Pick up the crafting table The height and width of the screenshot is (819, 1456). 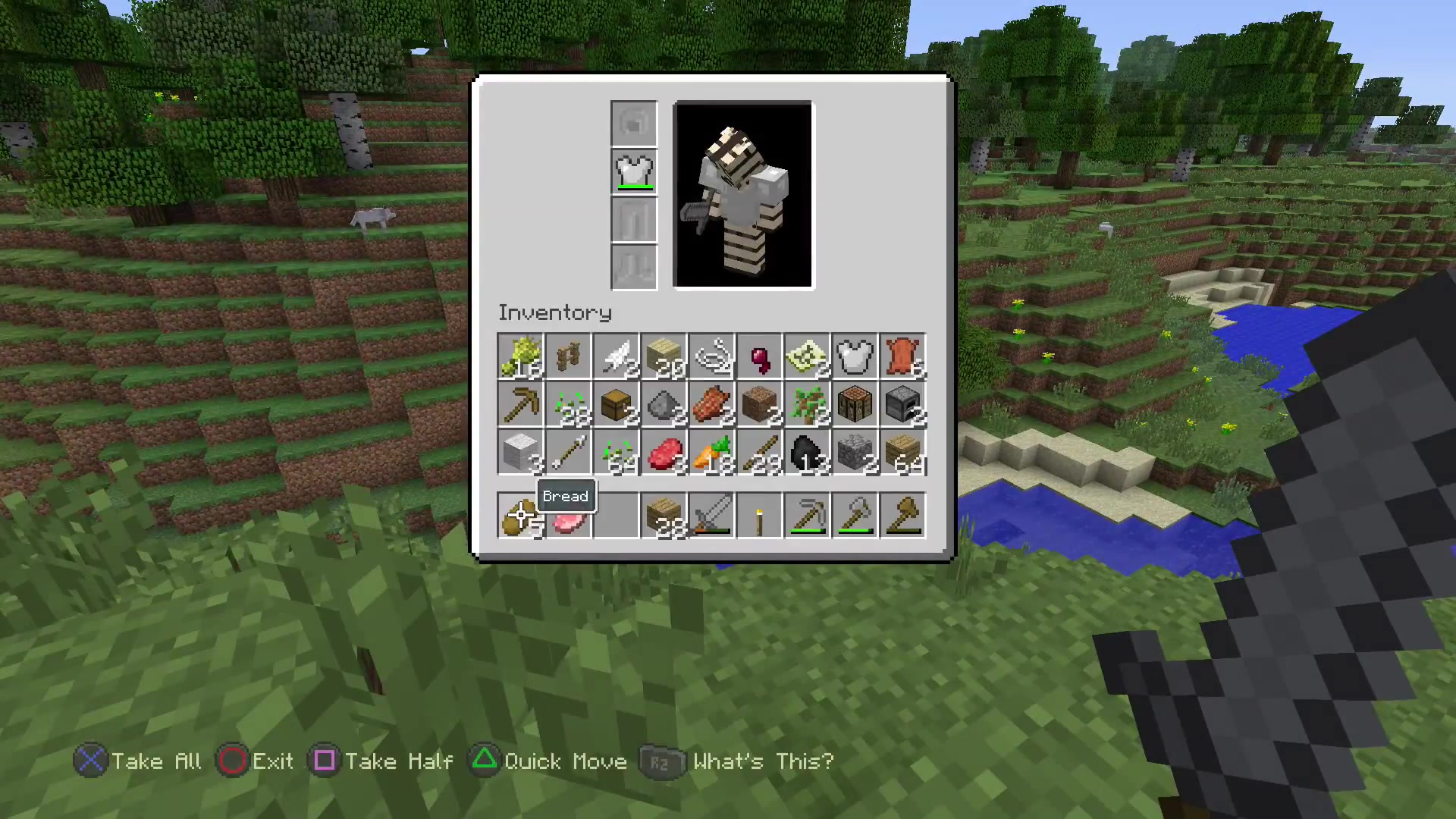[x=855, y=404]
